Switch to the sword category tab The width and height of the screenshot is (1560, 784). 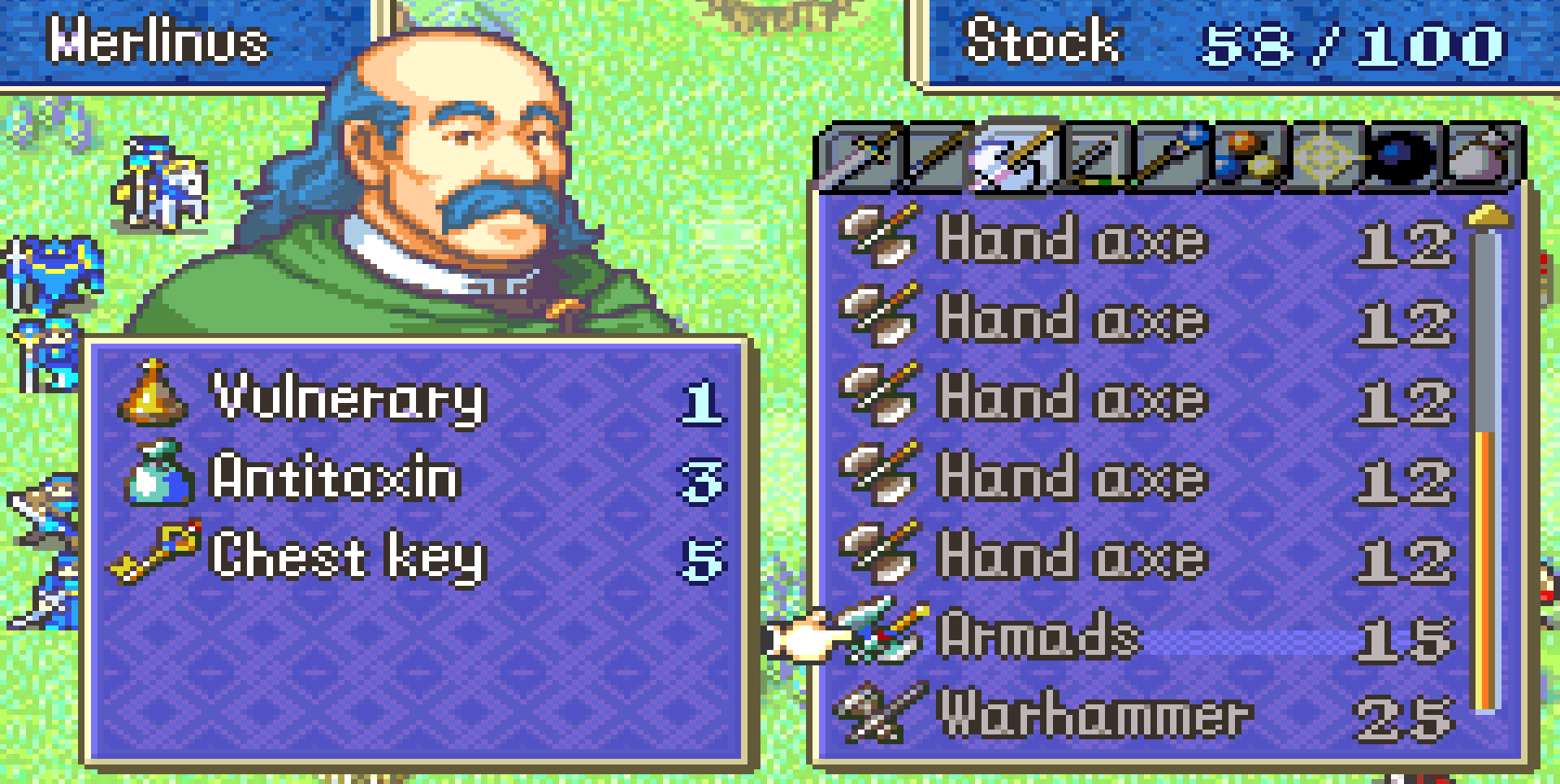point(861,156)
